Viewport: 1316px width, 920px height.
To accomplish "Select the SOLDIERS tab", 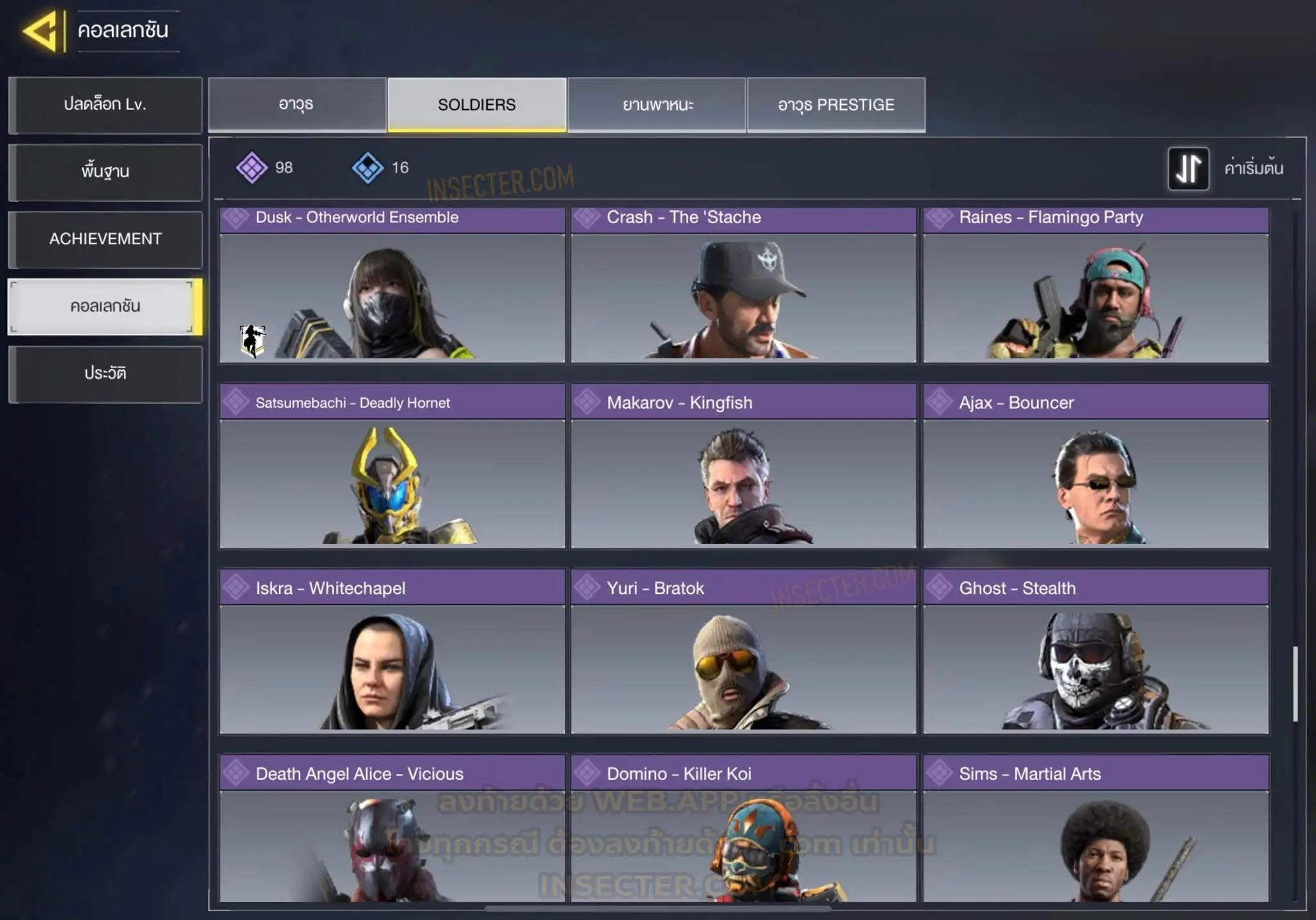I will [x=477, y=105].
